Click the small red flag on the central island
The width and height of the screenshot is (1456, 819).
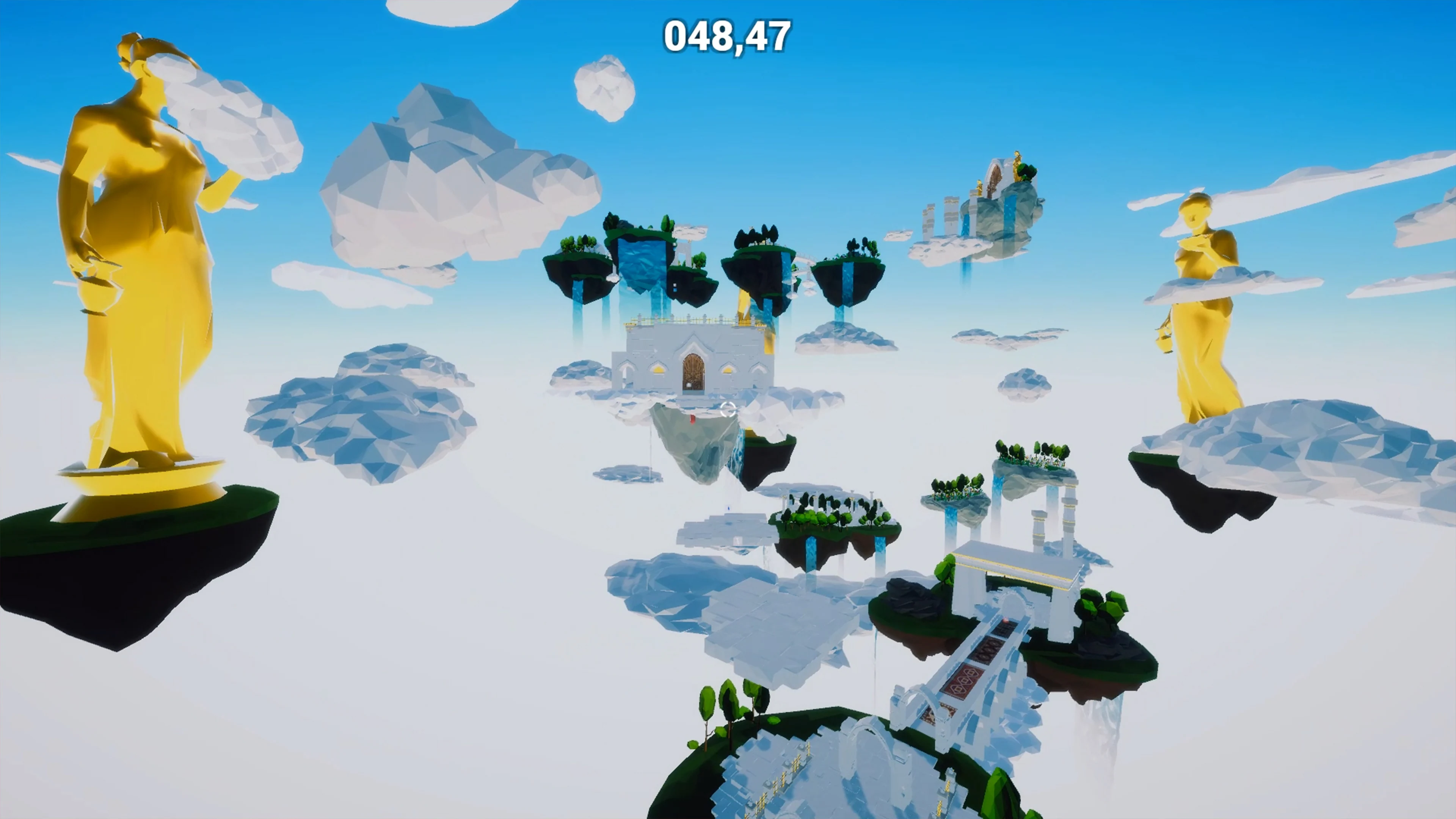[x=693, y=420]
